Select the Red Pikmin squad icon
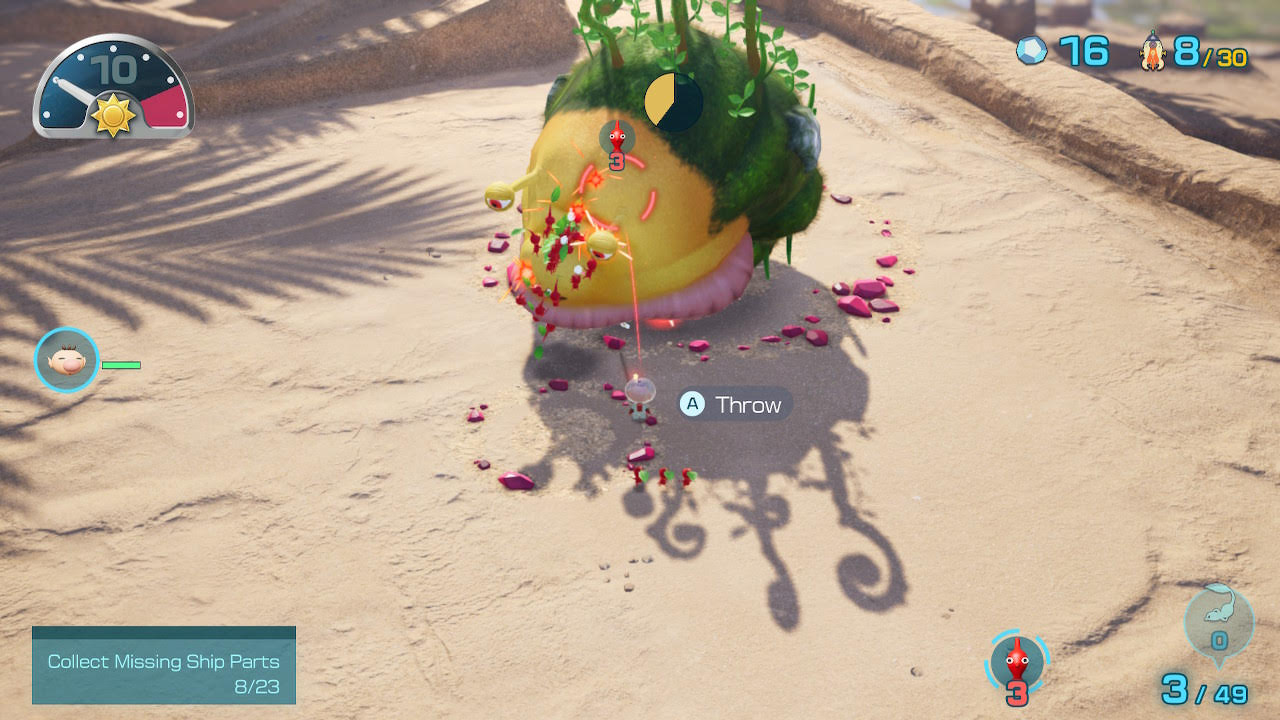The width and height of the screenshot is (1280, 720). click(1017, 664)
